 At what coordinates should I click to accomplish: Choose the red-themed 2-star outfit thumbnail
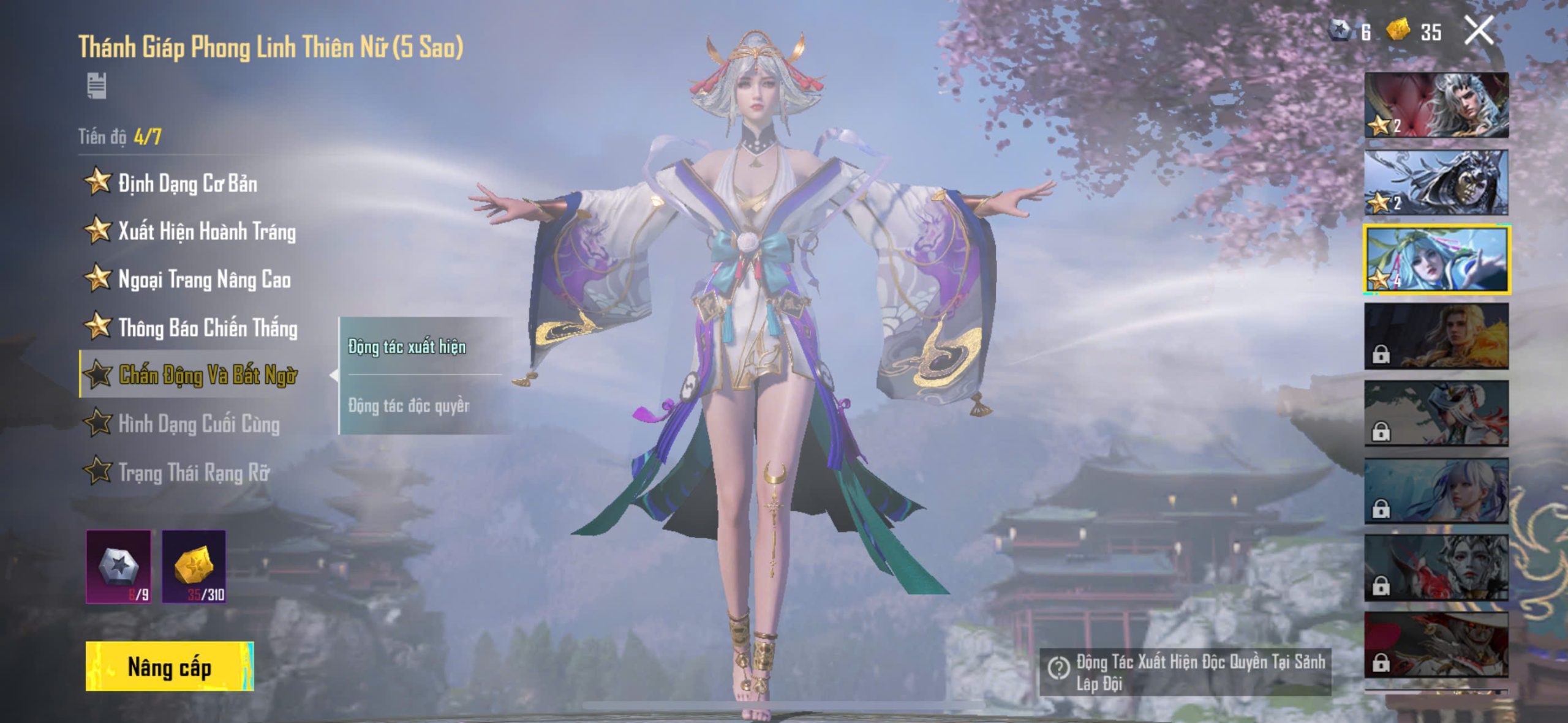click(1436, 105)
